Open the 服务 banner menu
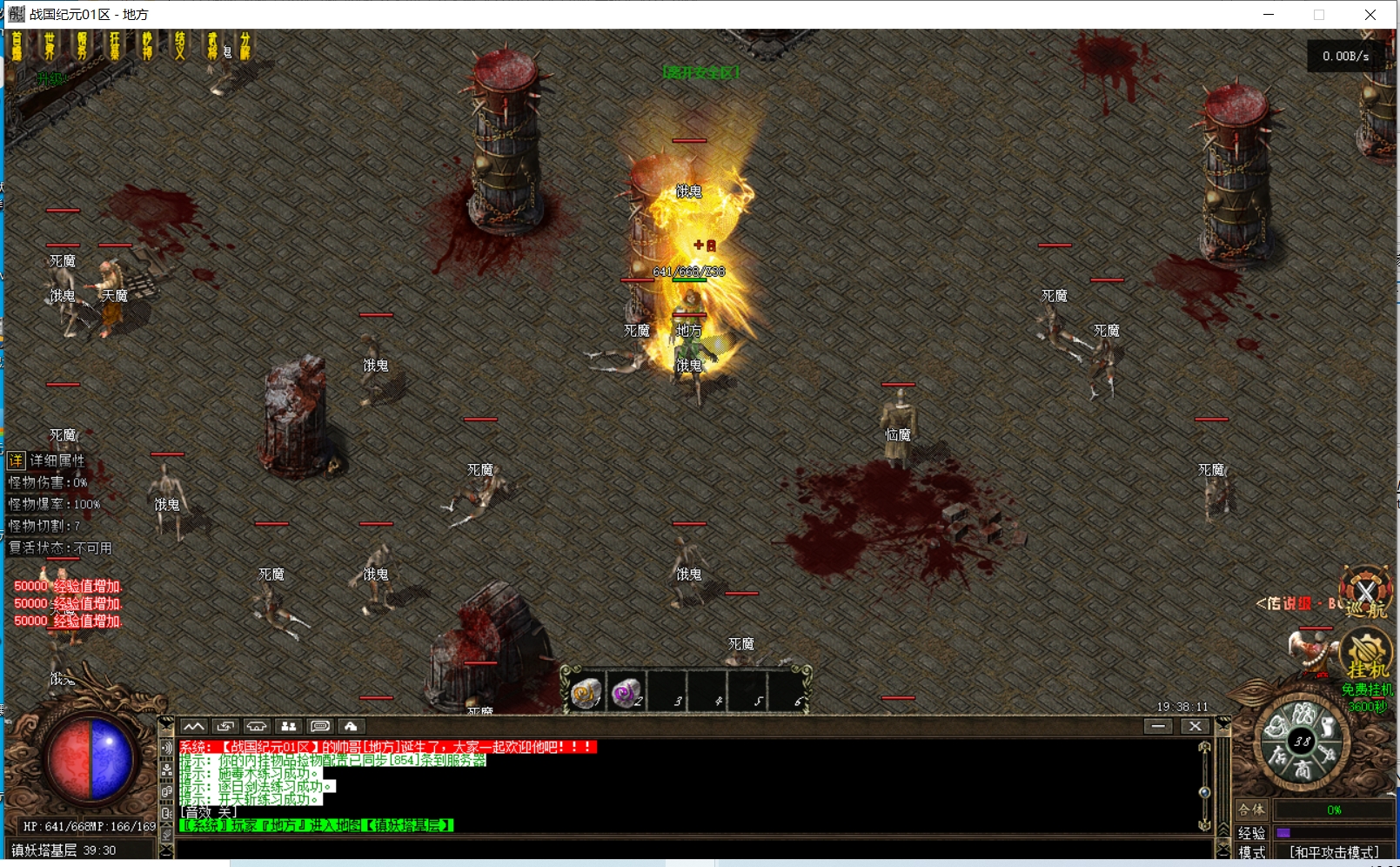The height and width of the screenshot is (867, 1400). tap(82, 46)
